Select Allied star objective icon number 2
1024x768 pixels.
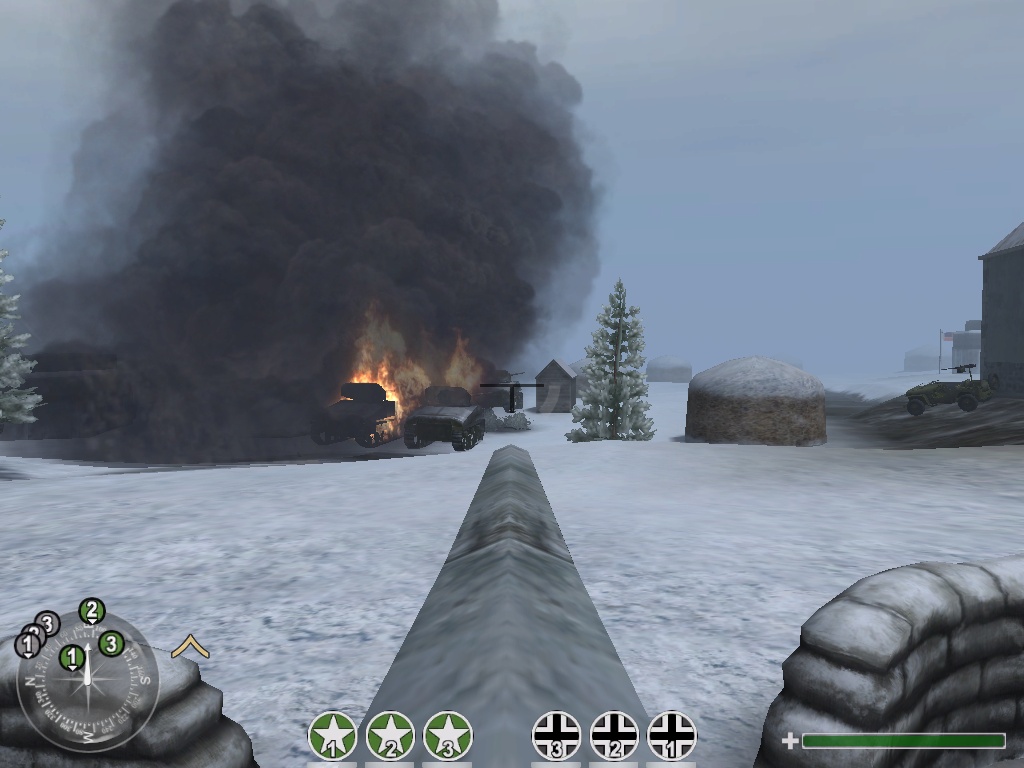[390, 736]
